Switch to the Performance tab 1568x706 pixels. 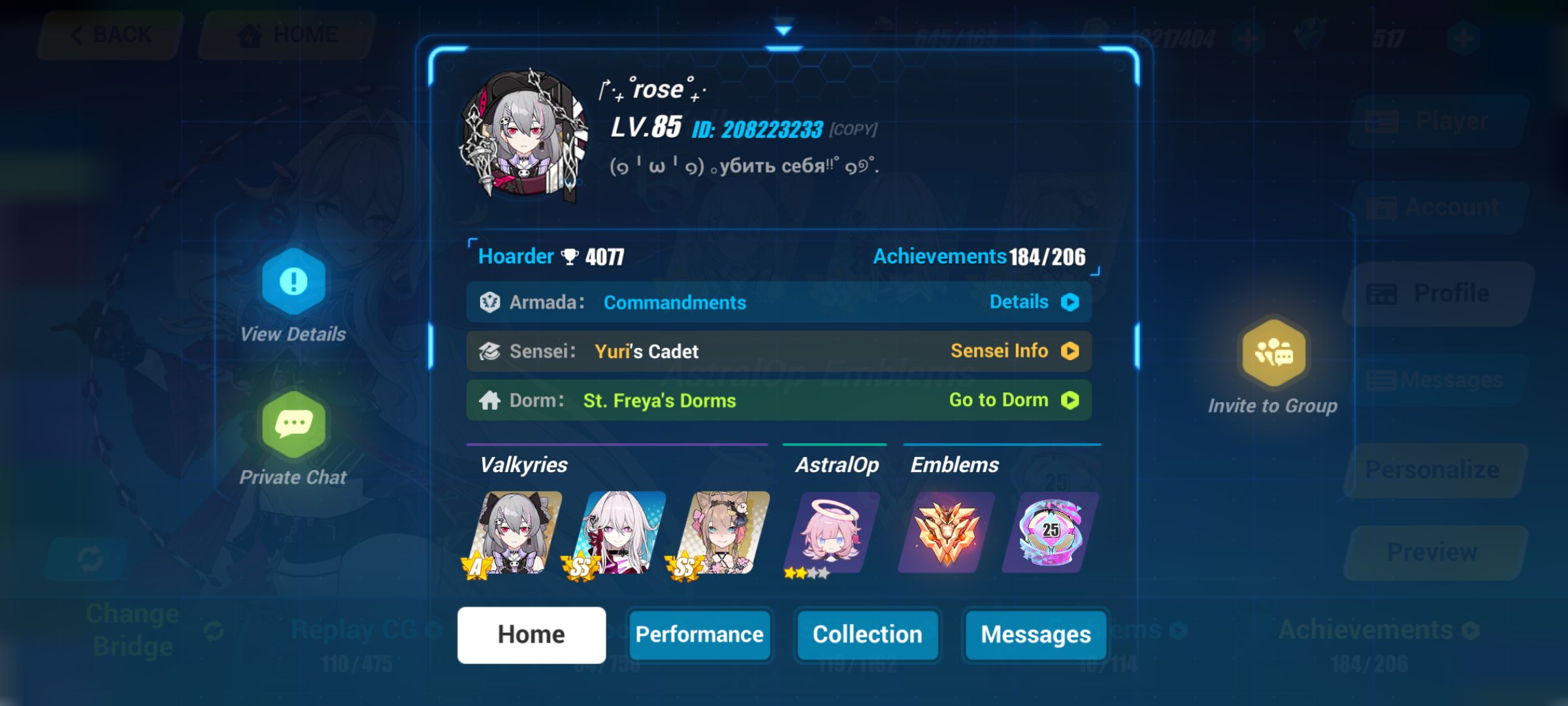point(700,634)
